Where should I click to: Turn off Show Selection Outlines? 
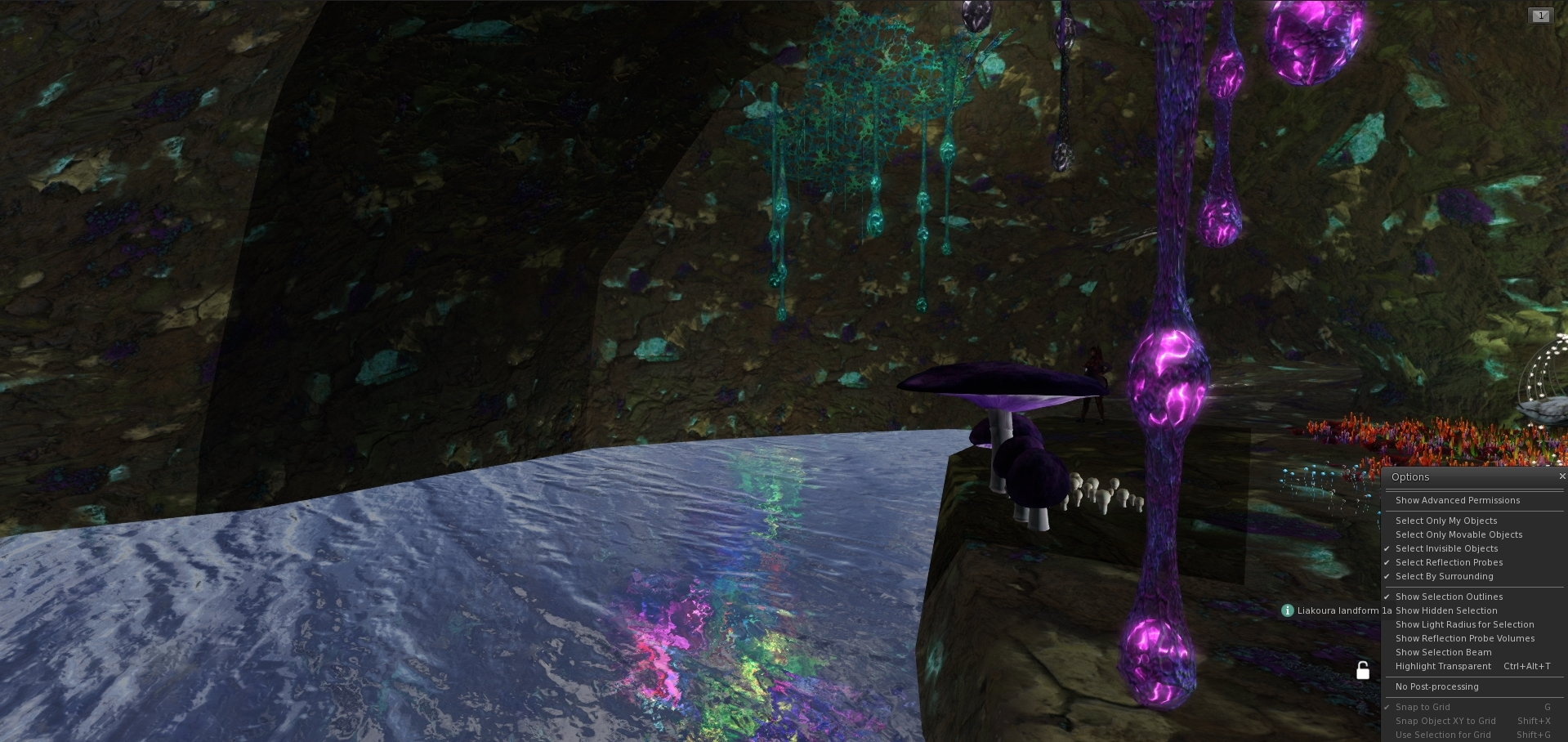tap(1449, 597)
